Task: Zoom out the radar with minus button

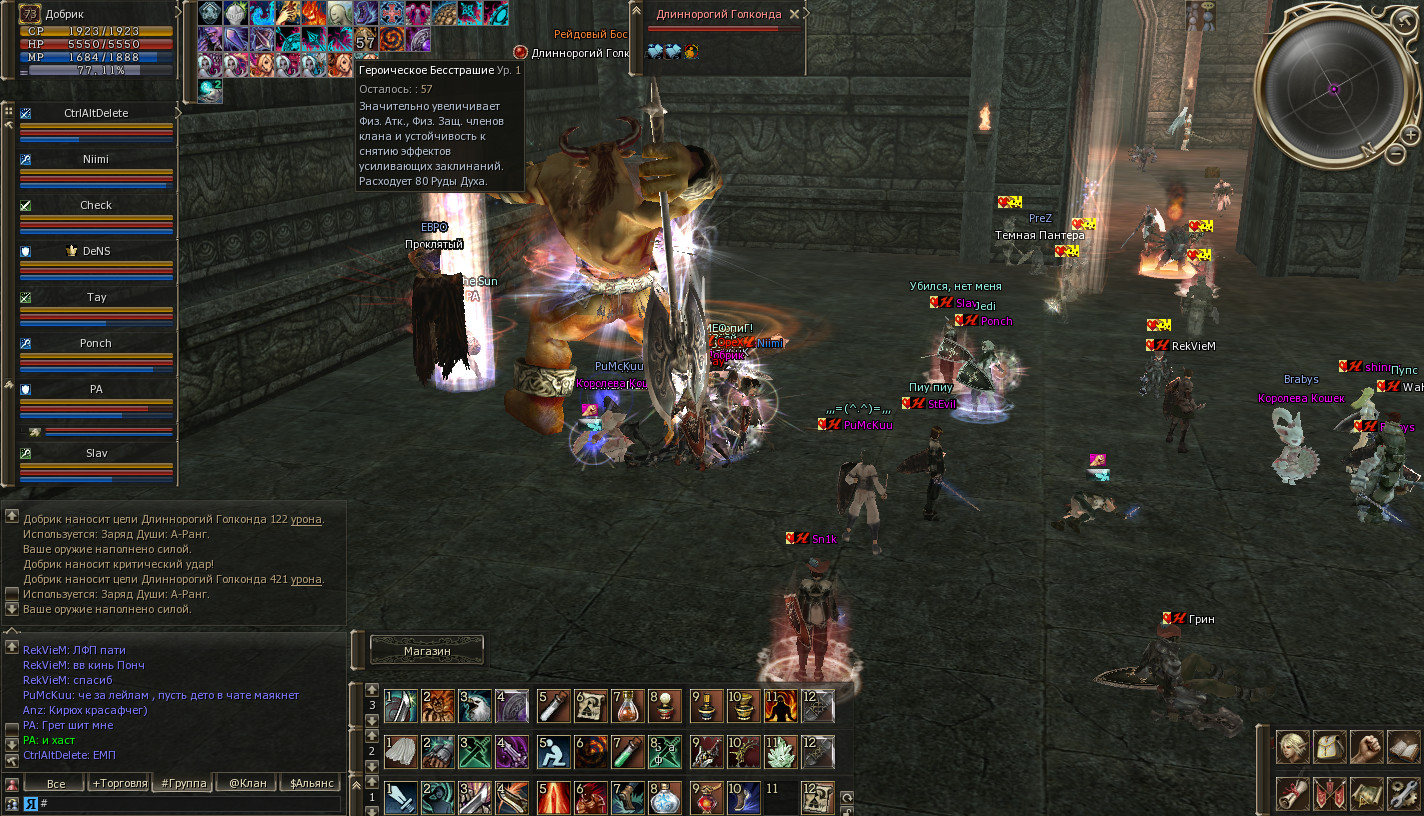Action: pyautogui.click(x=1395, y=153)
